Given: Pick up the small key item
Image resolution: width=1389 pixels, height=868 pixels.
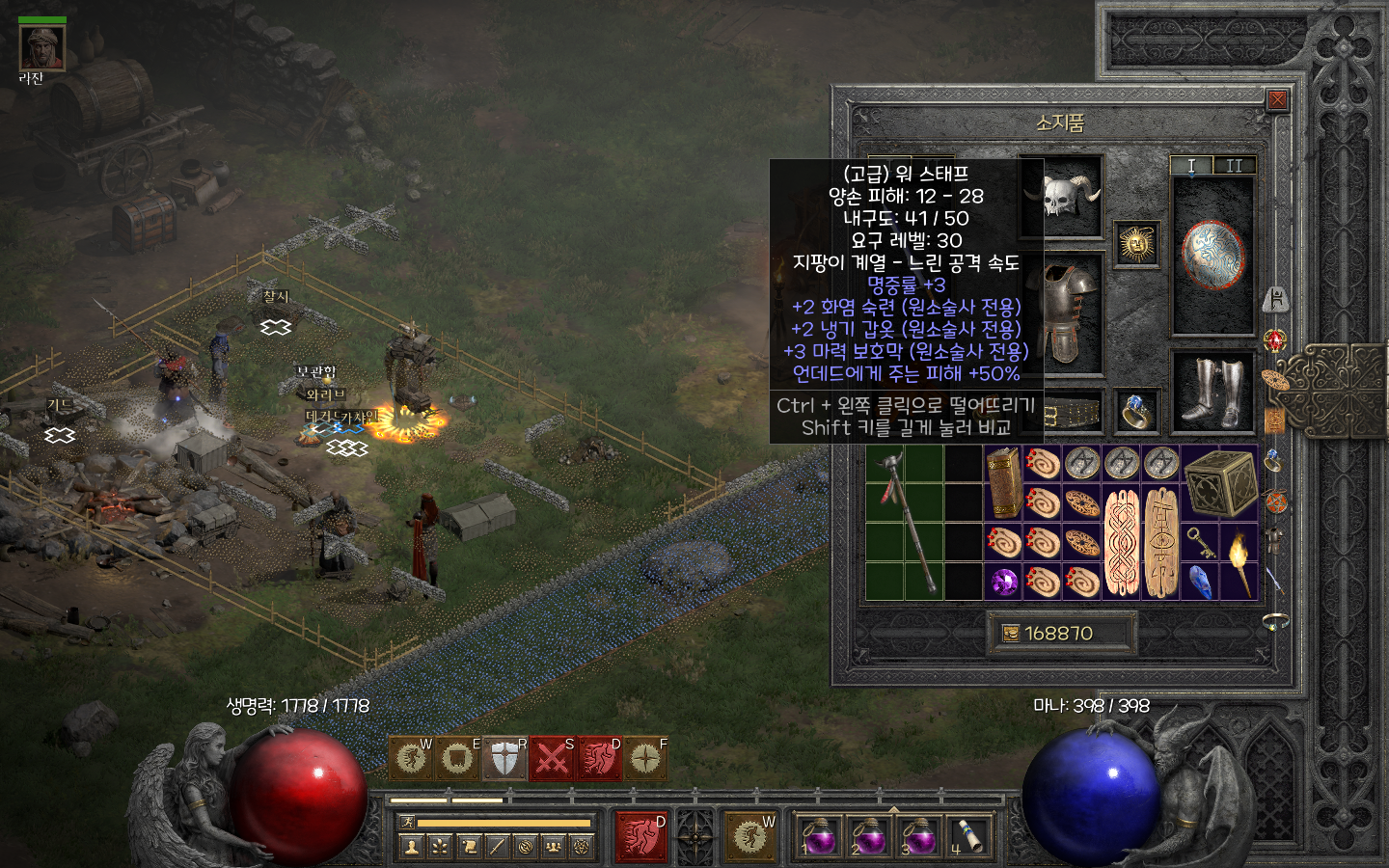Looking at the screenshot, I should [1200, 542].
